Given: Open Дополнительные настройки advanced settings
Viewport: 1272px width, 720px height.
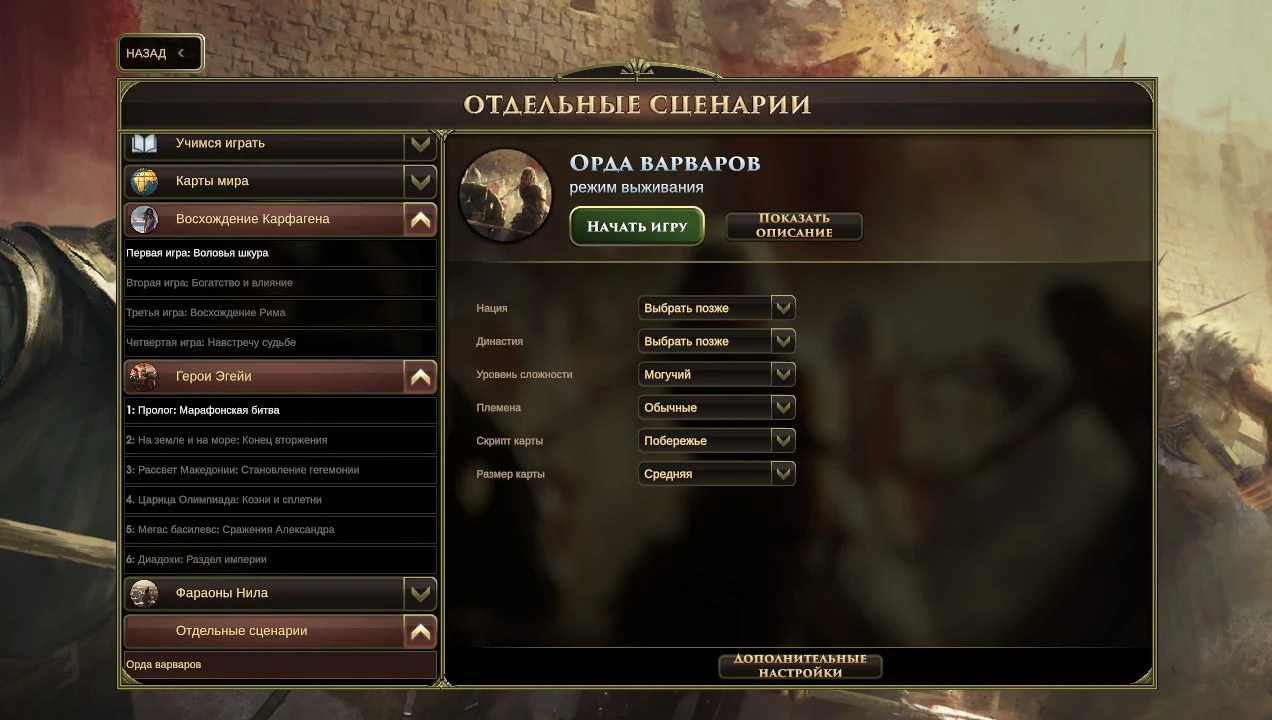Looking at the screenshot, I should click(x=799, y=666).
